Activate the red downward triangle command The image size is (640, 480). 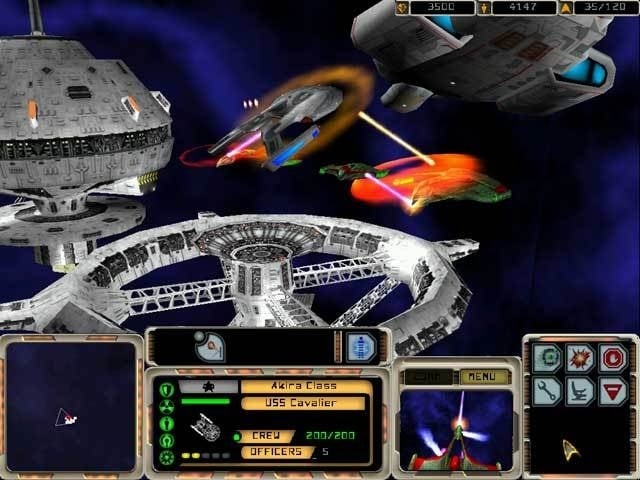coord(610,391)
